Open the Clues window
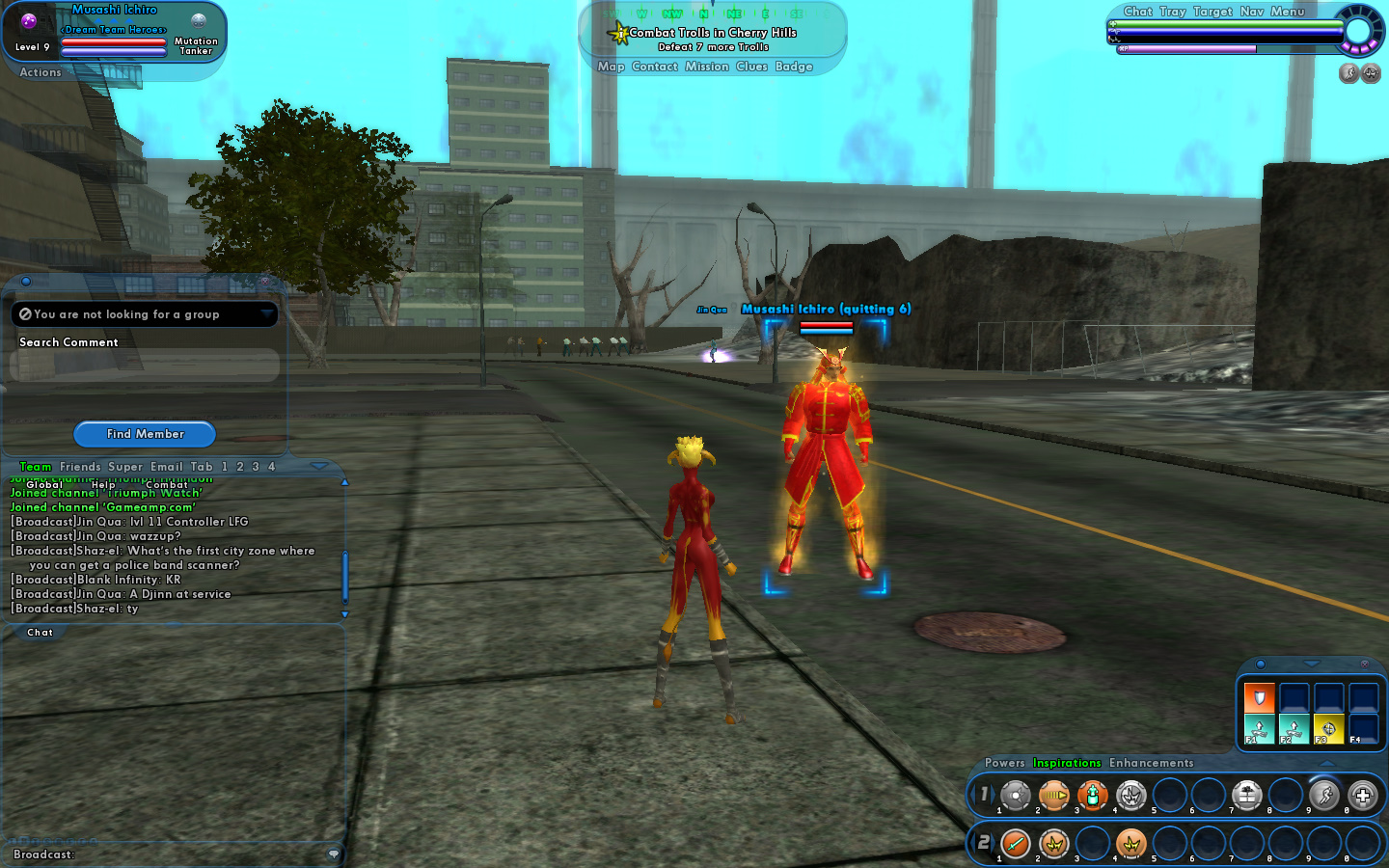This screenshot has height=868, width=1389. pyautogui.click(x=751, y=67)
